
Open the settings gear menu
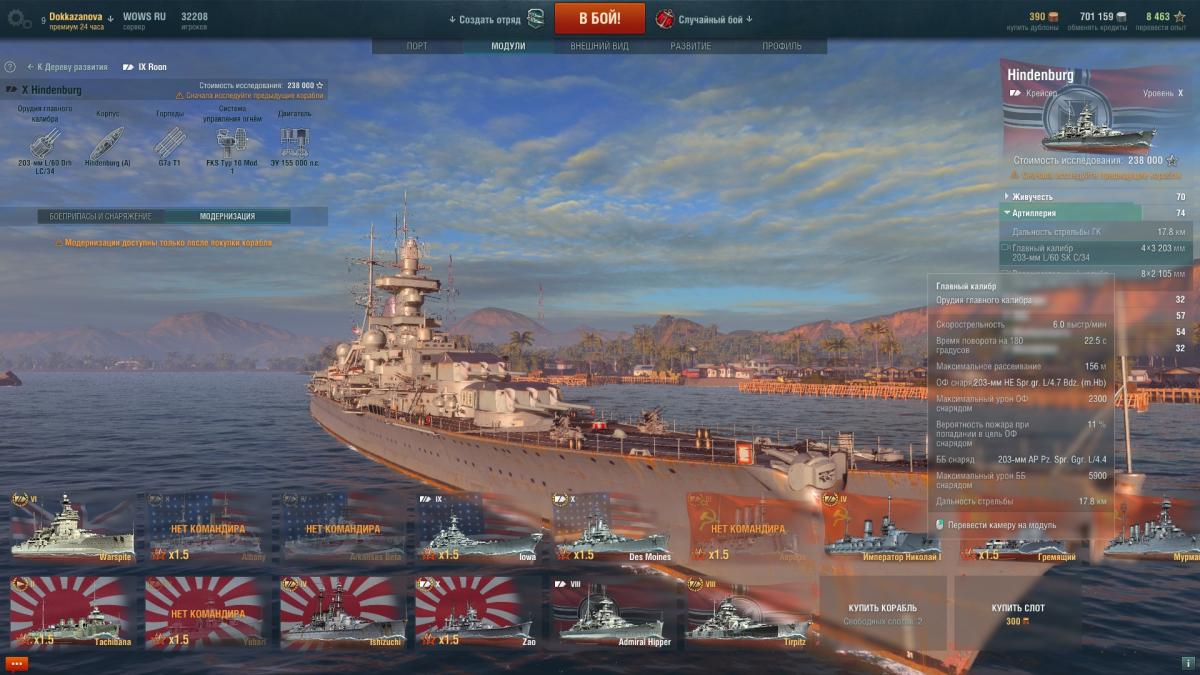(x=18, y=19)
